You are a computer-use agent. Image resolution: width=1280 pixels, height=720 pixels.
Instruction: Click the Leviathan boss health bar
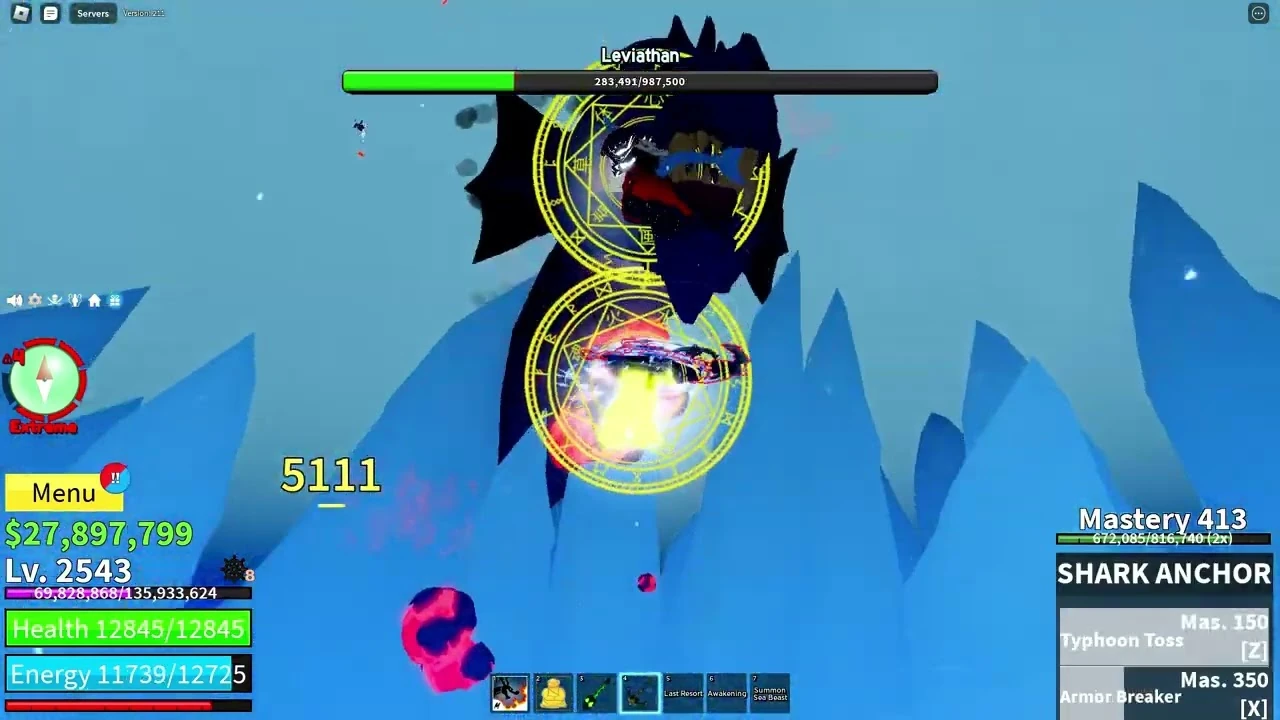(640, 81)
